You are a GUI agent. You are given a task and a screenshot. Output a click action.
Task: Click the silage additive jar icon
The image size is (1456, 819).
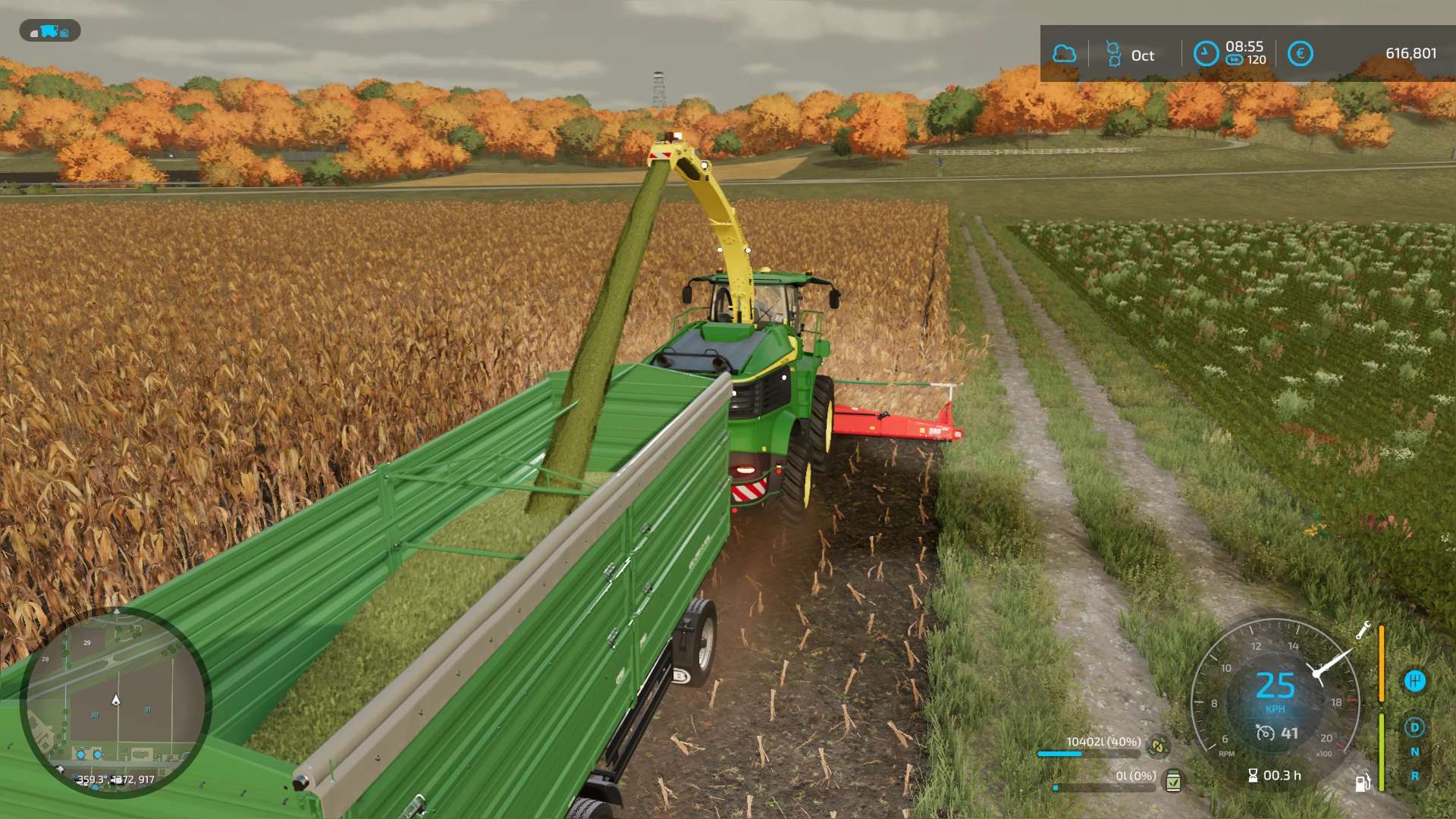click(x=1173, y=780)
